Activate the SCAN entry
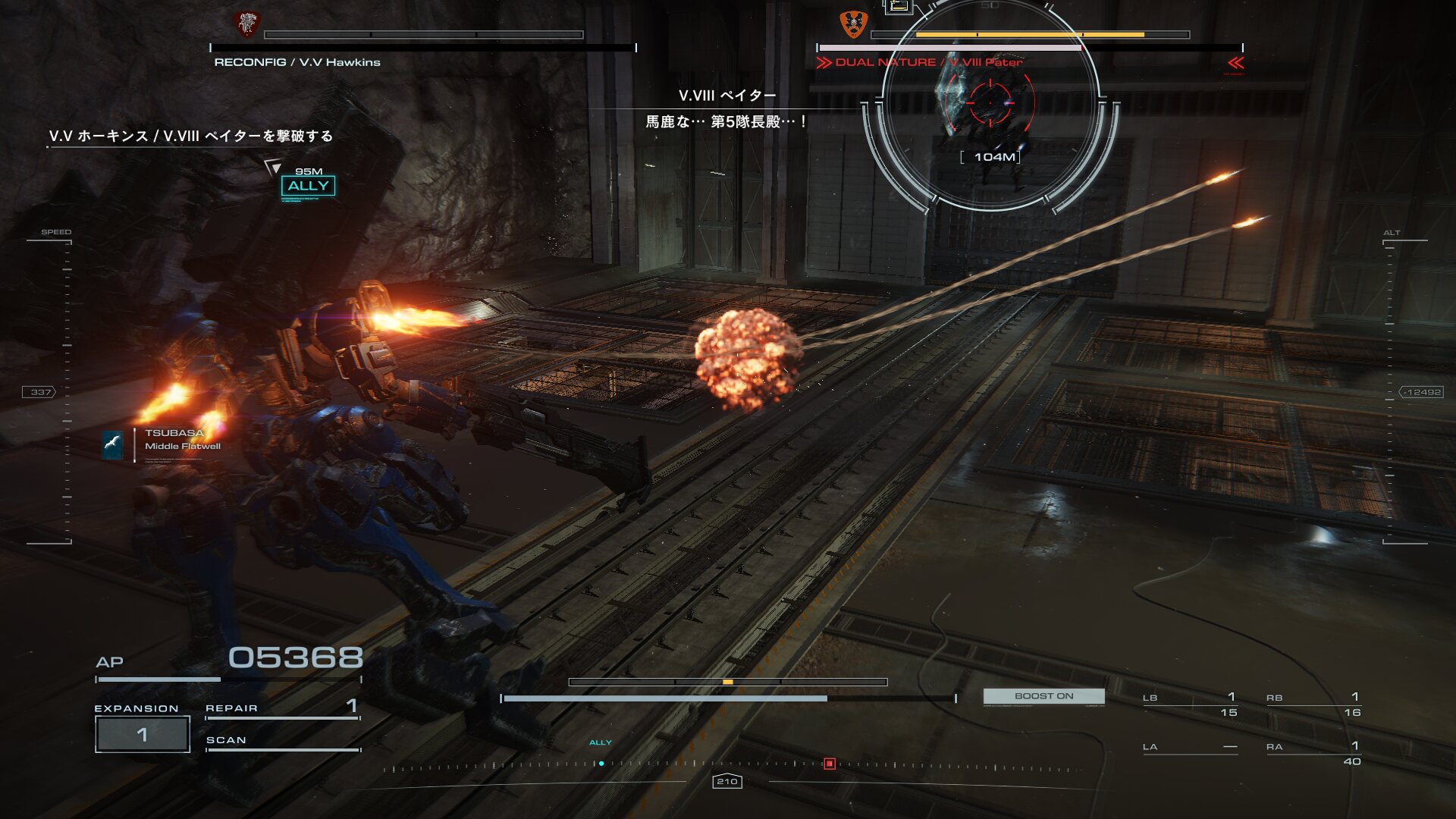This screenshot has width=1456, height=819. pyautogui.click(x=281, y=740)
